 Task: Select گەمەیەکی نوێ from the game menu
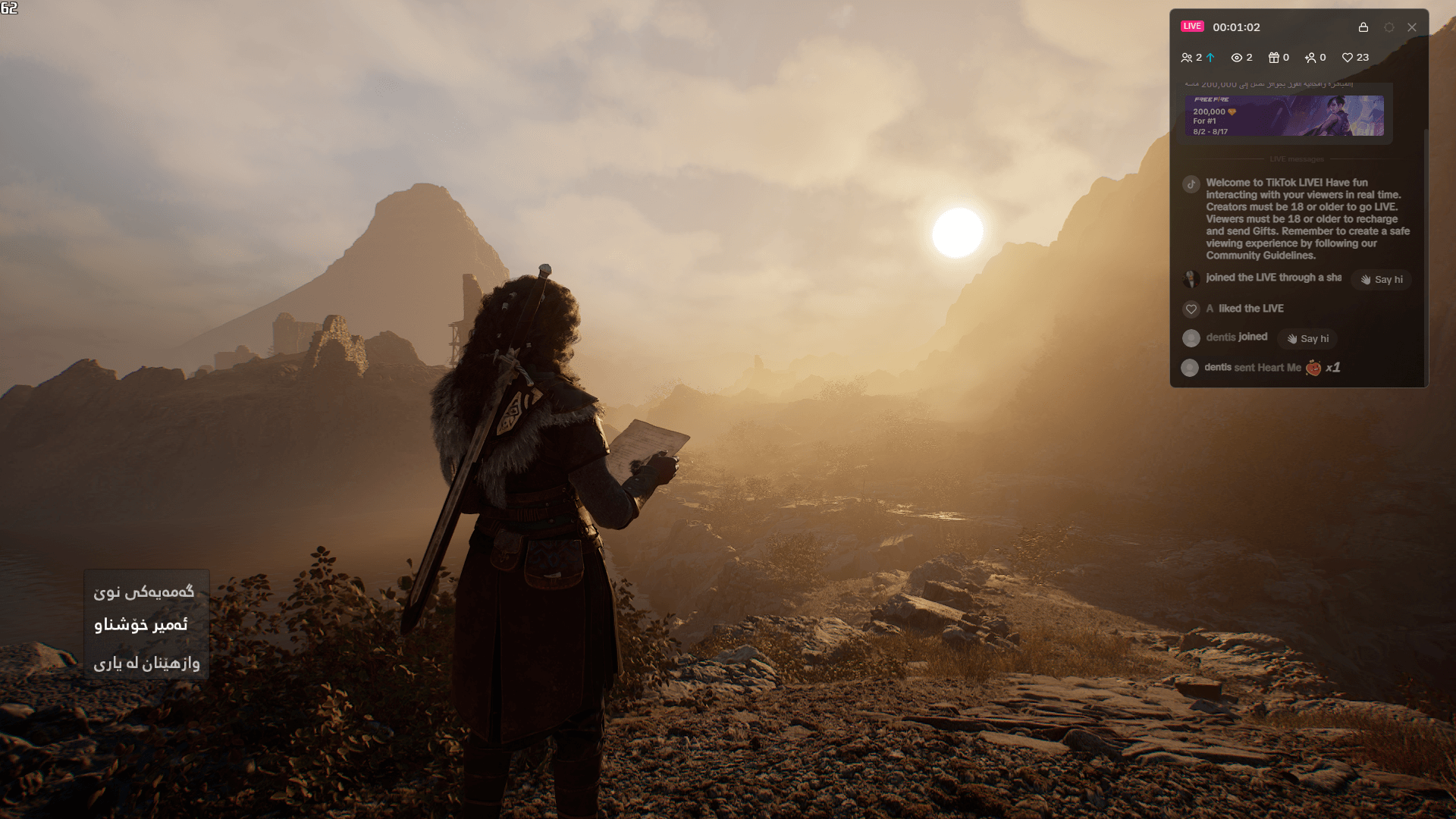point(146,595)
